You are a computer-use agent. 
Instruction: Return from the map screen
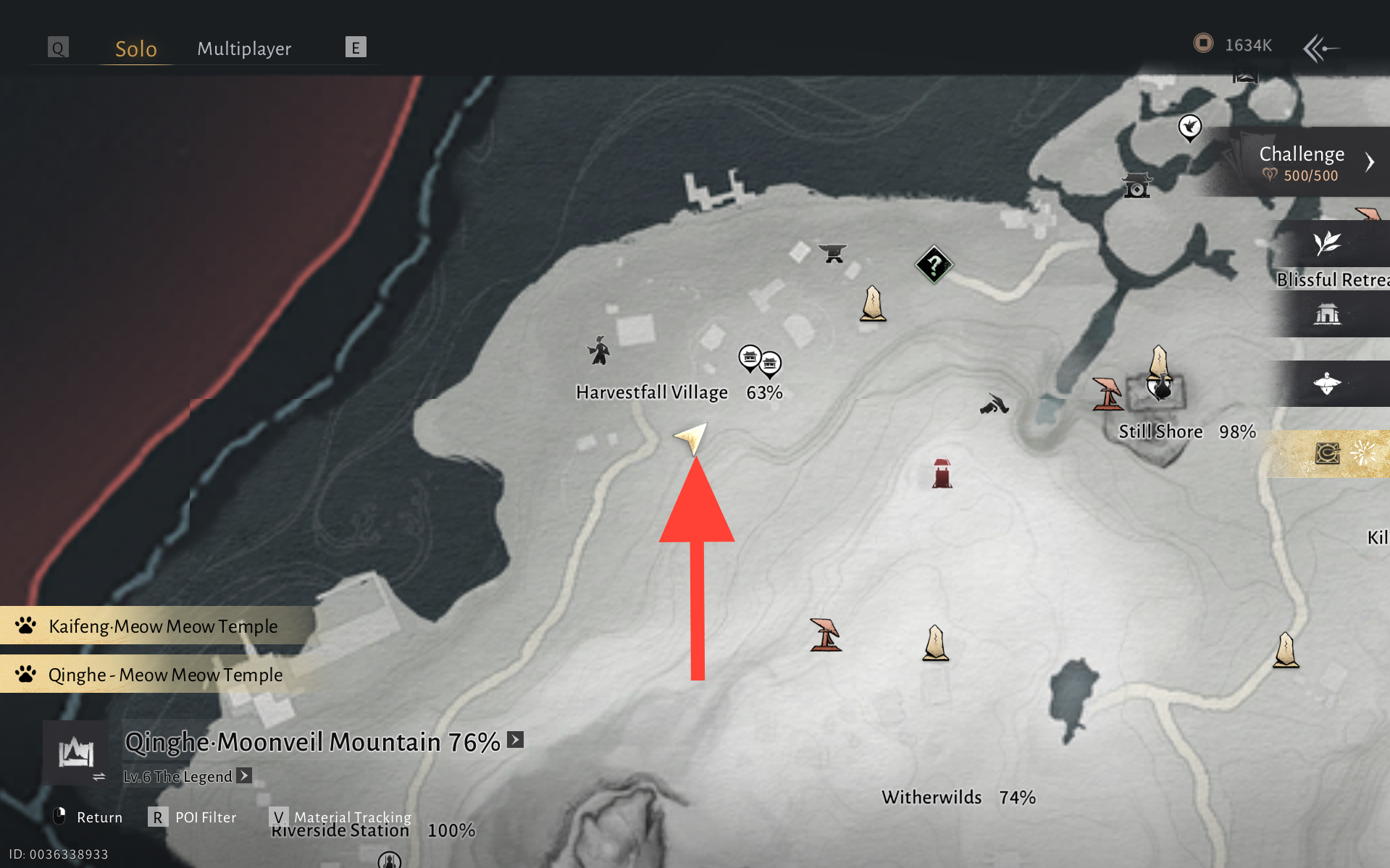(x=88, y=817)
